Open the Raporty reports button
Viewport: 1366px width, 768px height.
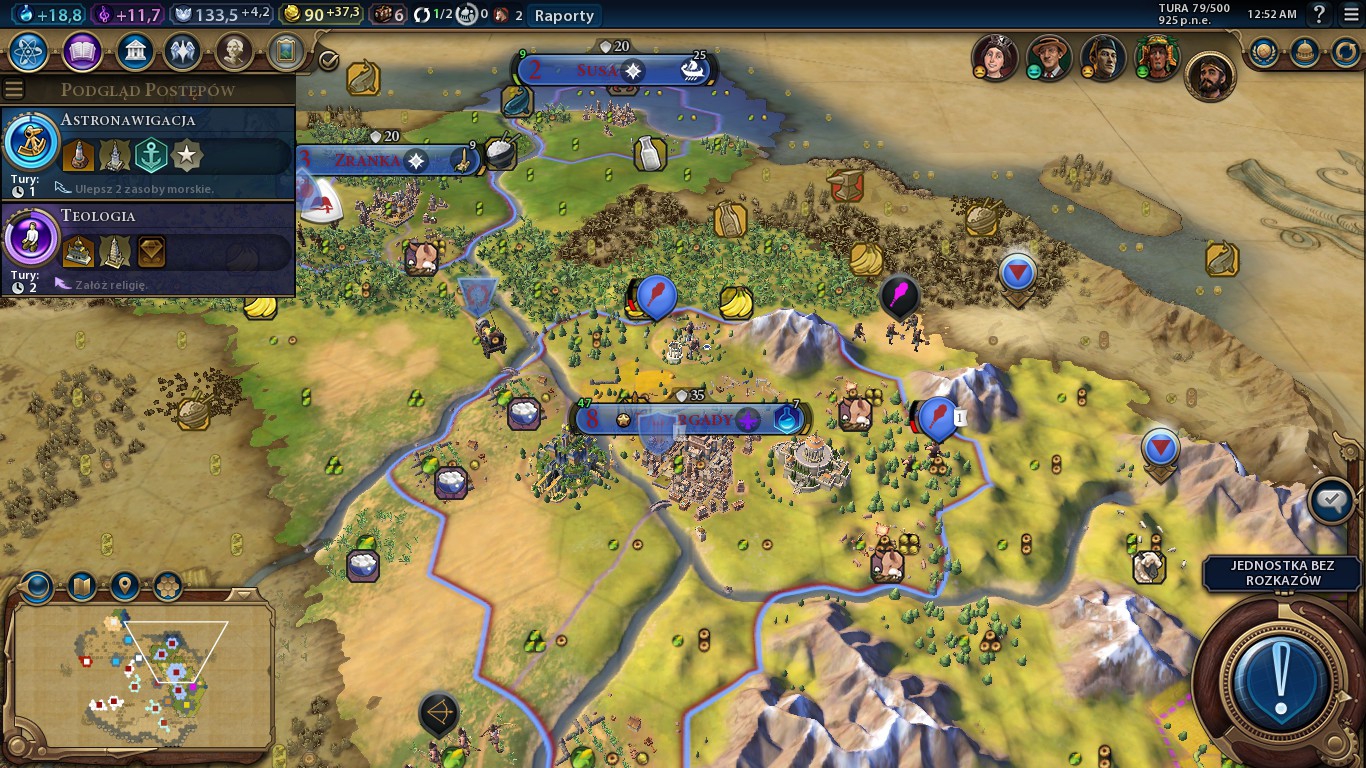tap(564, 15)
